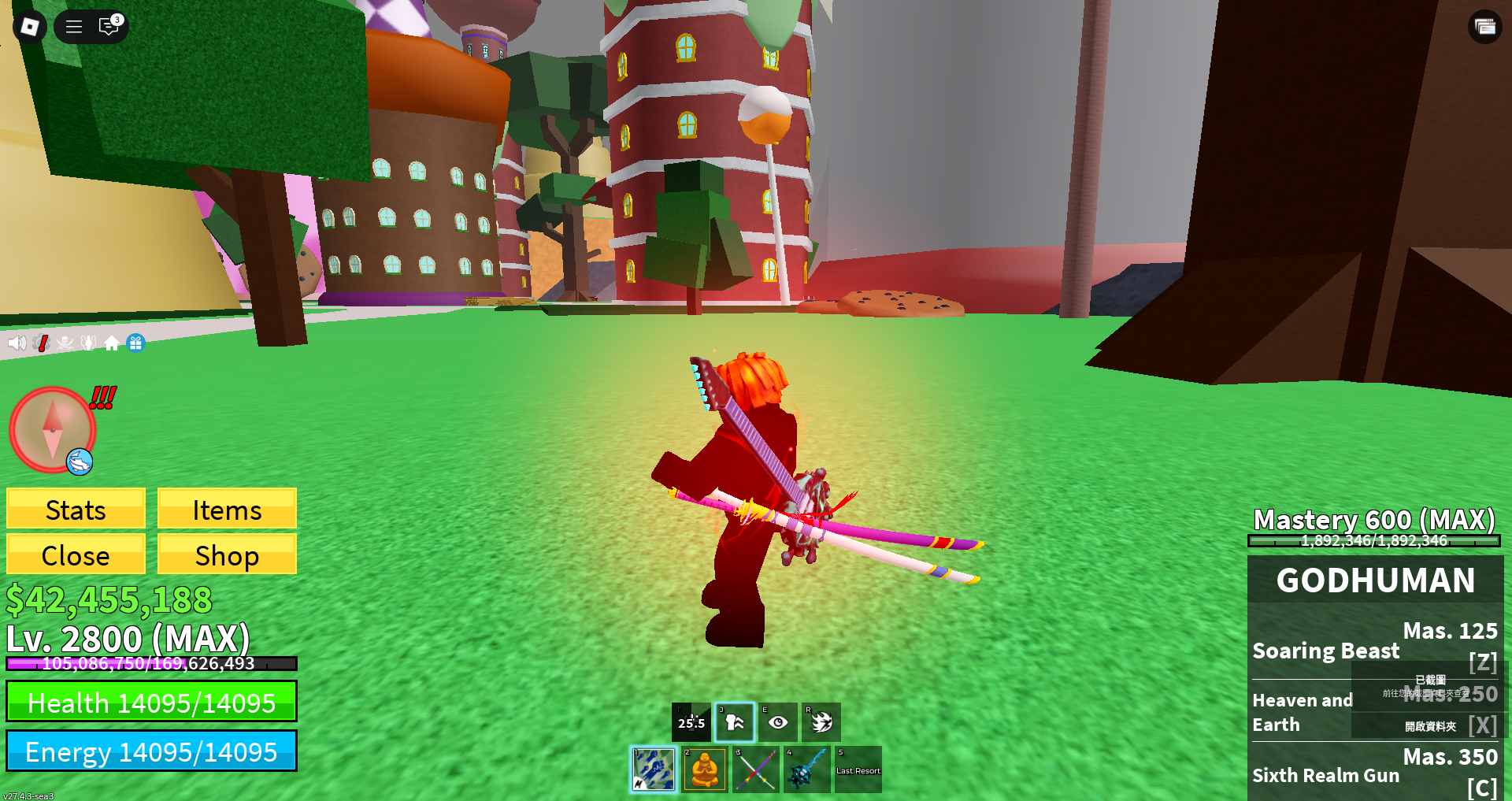This screenshot has width=1512, height=801.
Task: Select the Last Resort hotbar slot
Action: pyautogui.click(x=858, y=769)
